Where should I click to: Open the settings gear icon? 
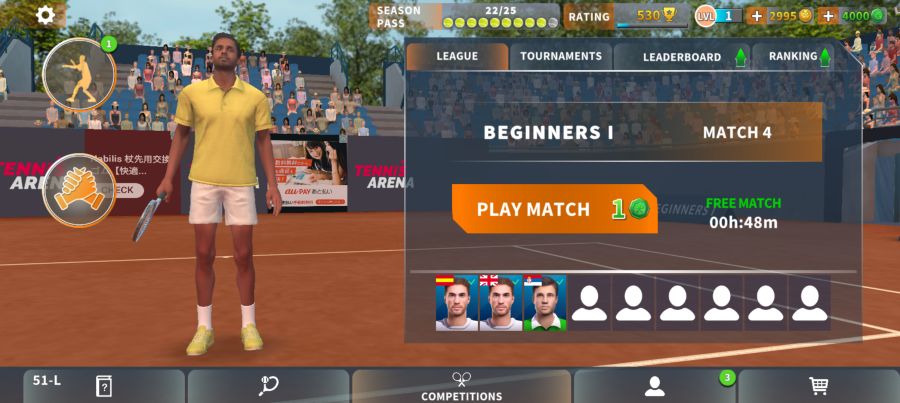point(46,15)
